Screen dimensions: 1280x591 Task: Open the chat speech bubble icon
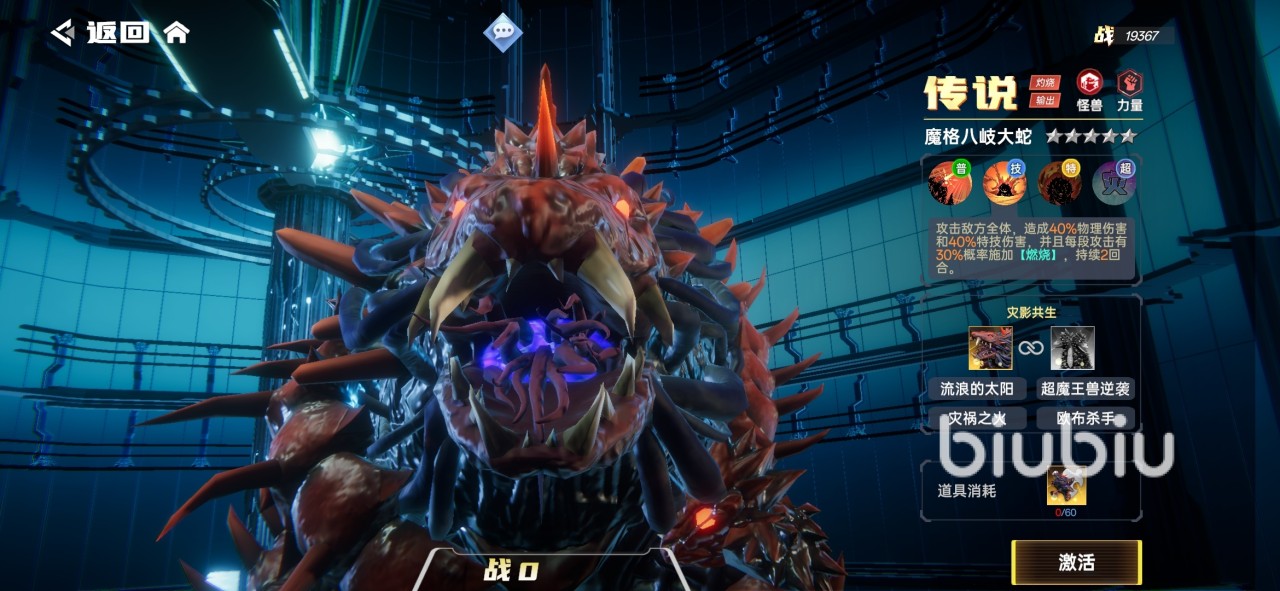coord(503,32)
